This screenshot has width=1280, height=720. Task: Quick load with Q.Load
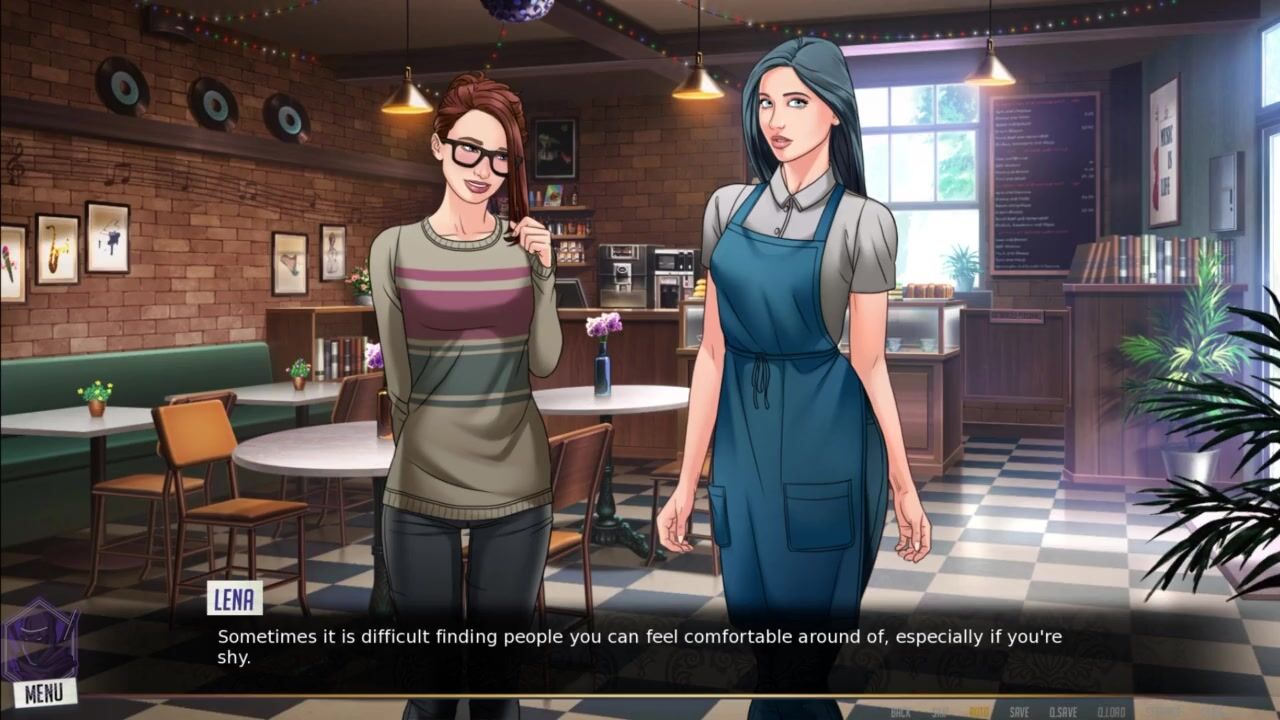tap(1111, 712)
